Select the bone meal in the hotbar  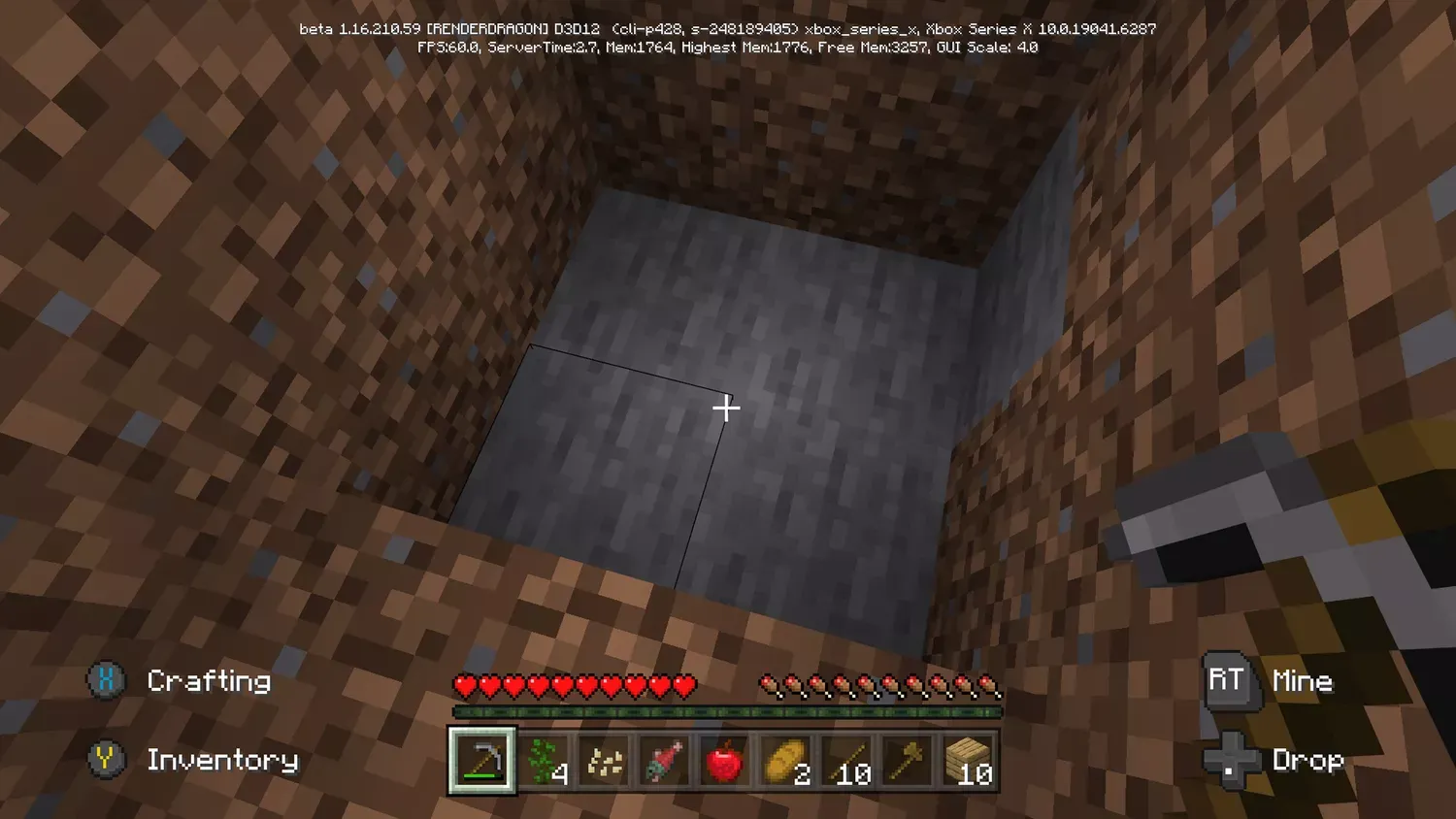(x=605, y=760)
